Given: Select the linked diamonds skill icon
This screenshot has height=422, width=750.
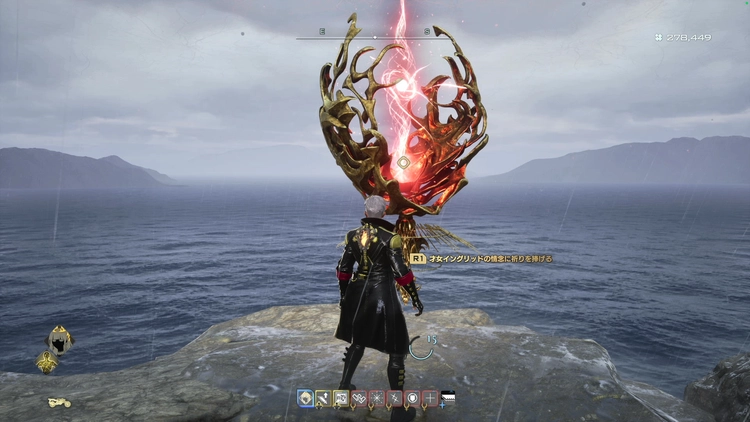Looking at the screenshot, I should (x=359, y=398).
